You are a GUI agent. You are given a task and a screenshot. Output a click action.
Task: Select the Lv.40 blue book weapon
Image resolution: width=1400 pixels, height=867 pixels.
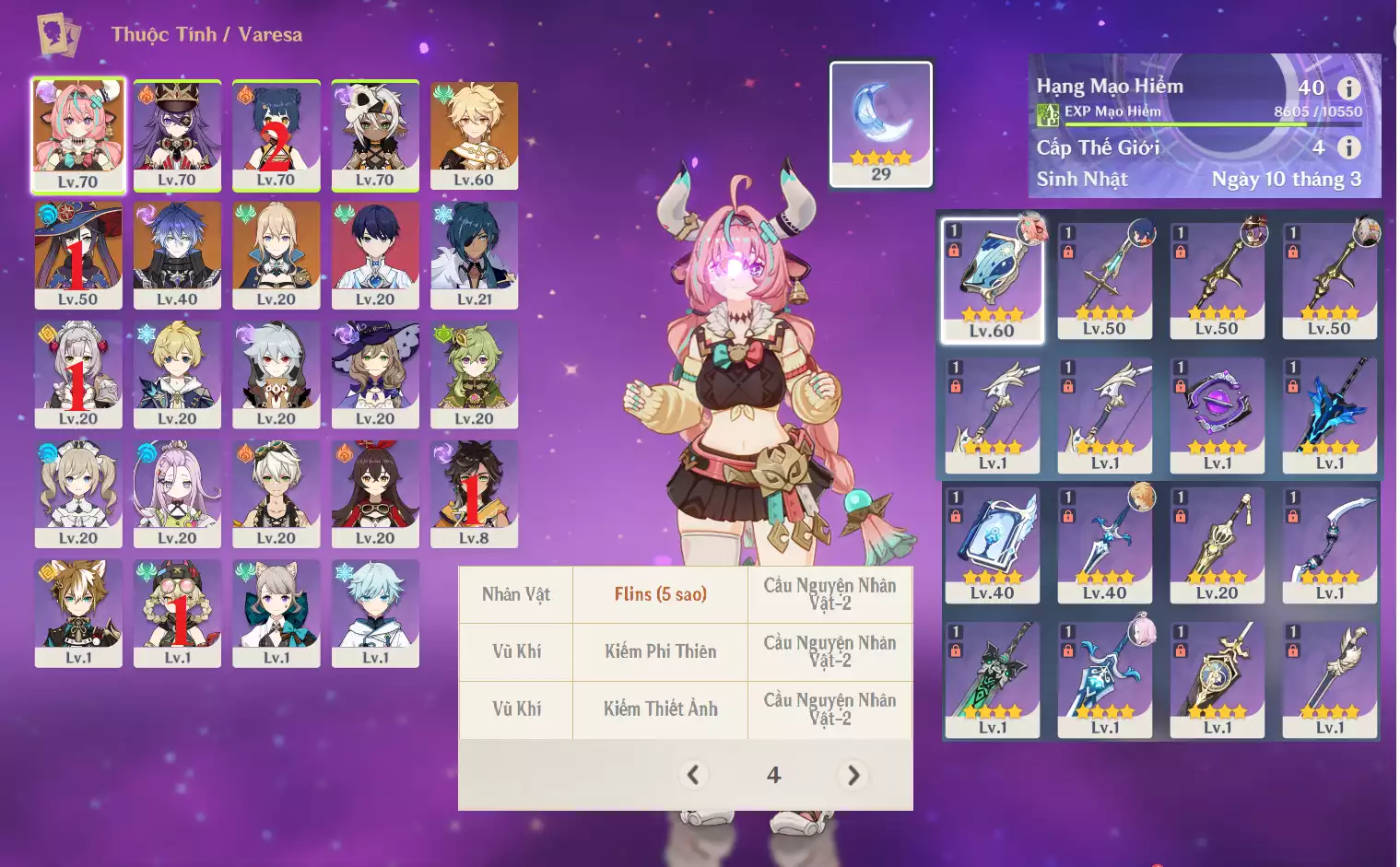[x=992, y=545]
